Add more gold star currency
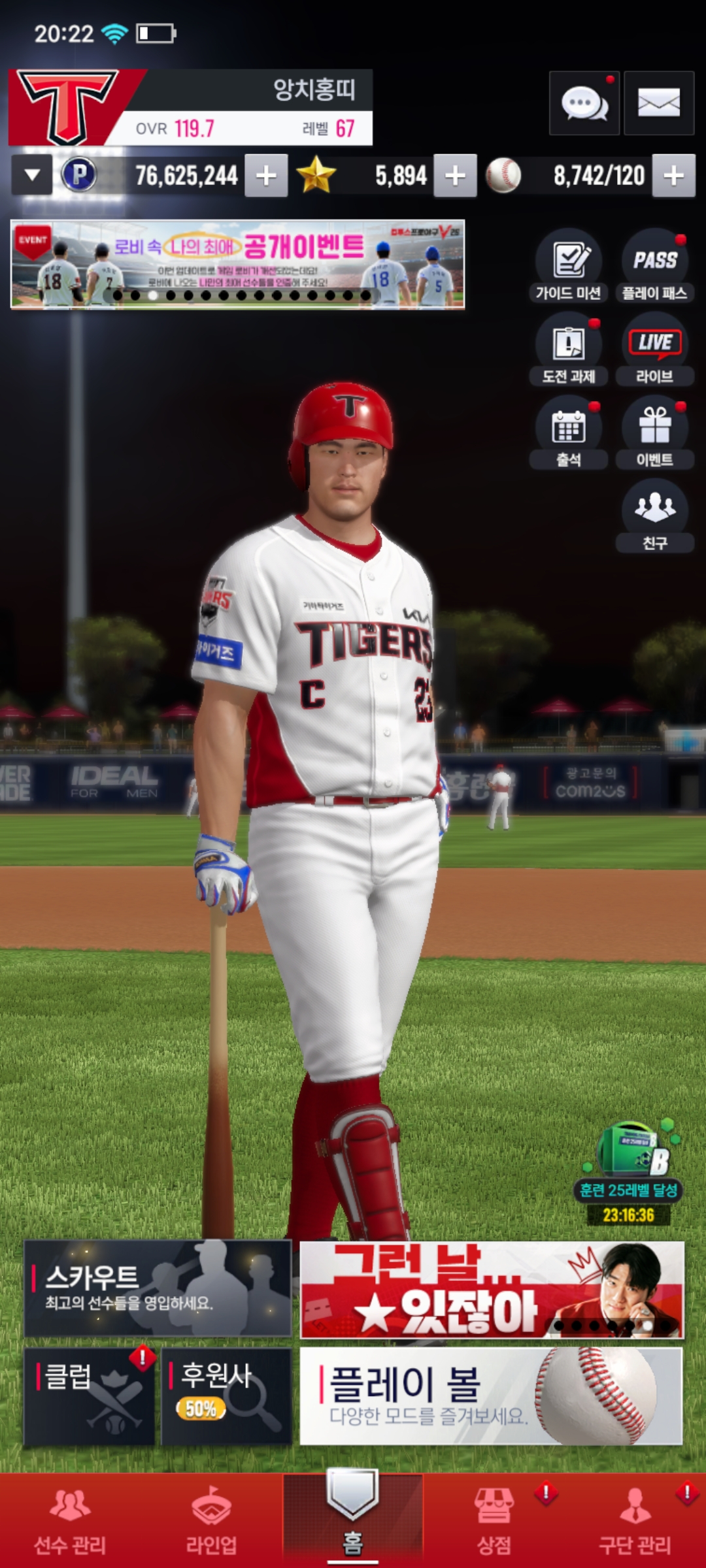This screenshot has width=706, height=1568. (455, 175)
